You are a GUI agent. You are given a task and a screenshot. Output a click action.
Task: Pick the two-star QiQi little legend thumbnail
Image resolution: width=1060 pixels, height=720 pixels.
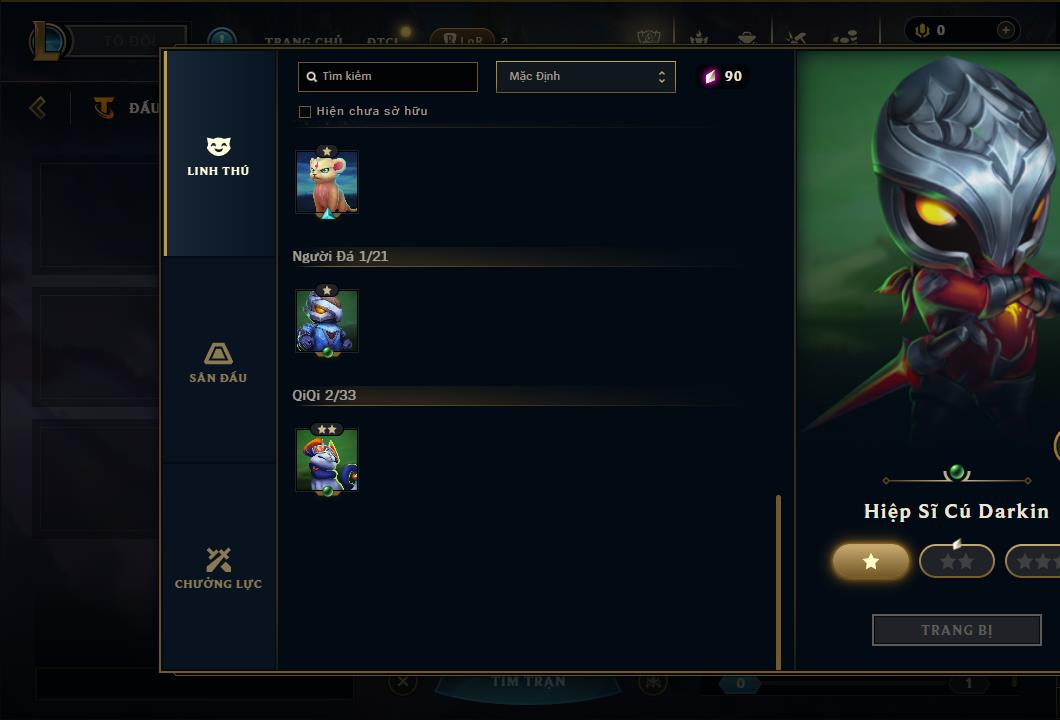[x=327, y=460]
